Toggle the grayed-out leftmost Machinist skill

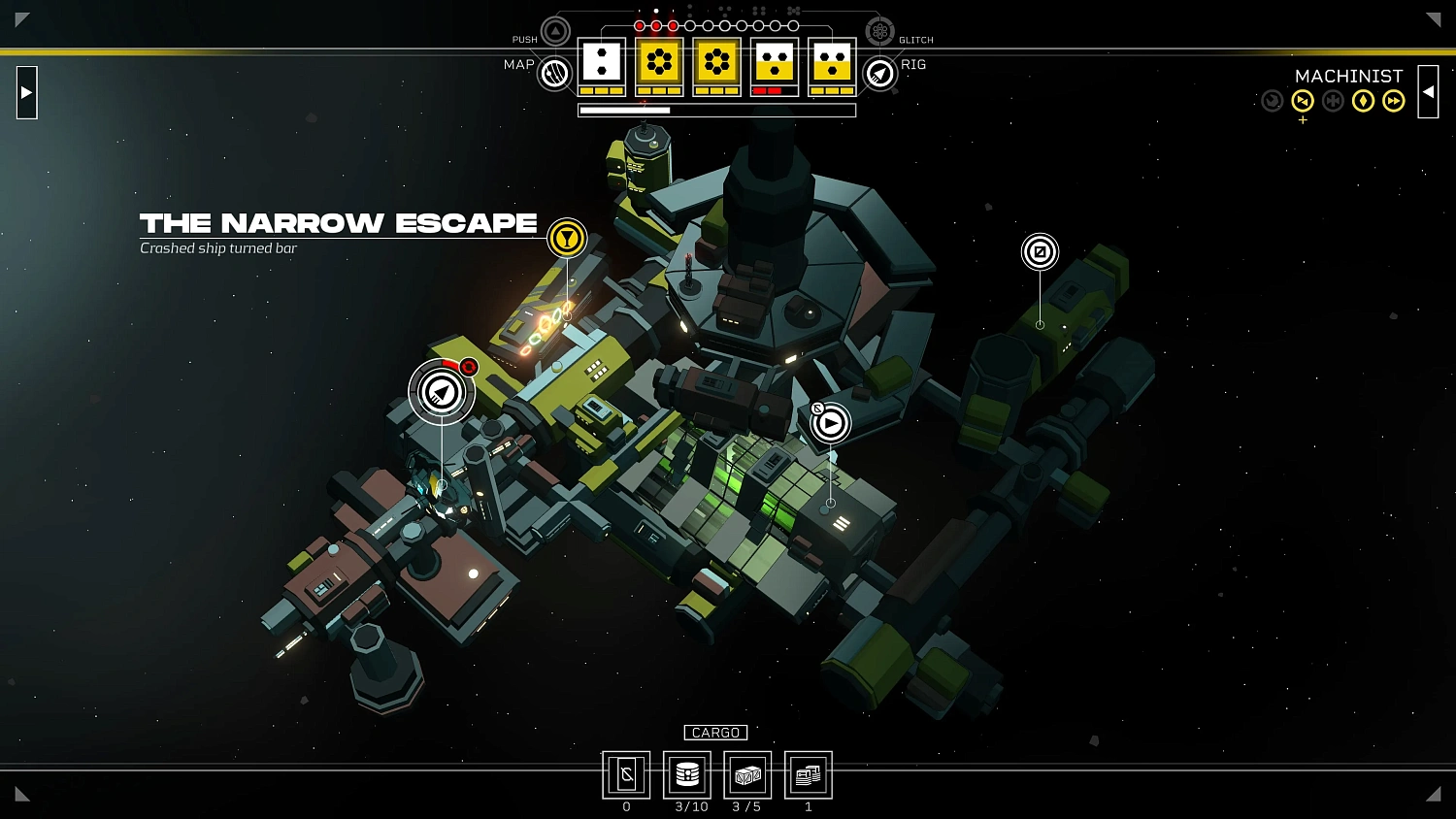tap(1273, 101)
